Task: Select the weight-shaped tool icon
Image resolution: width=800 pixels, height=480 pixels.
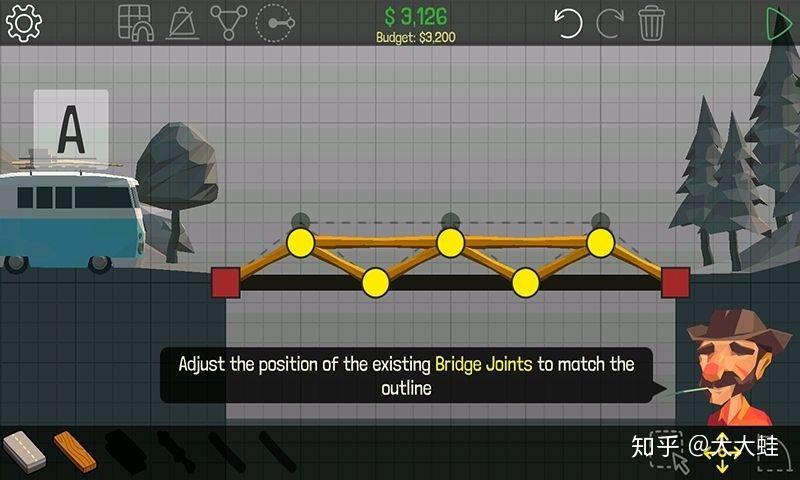Action: pyautogui.click(x=181, y=22)
